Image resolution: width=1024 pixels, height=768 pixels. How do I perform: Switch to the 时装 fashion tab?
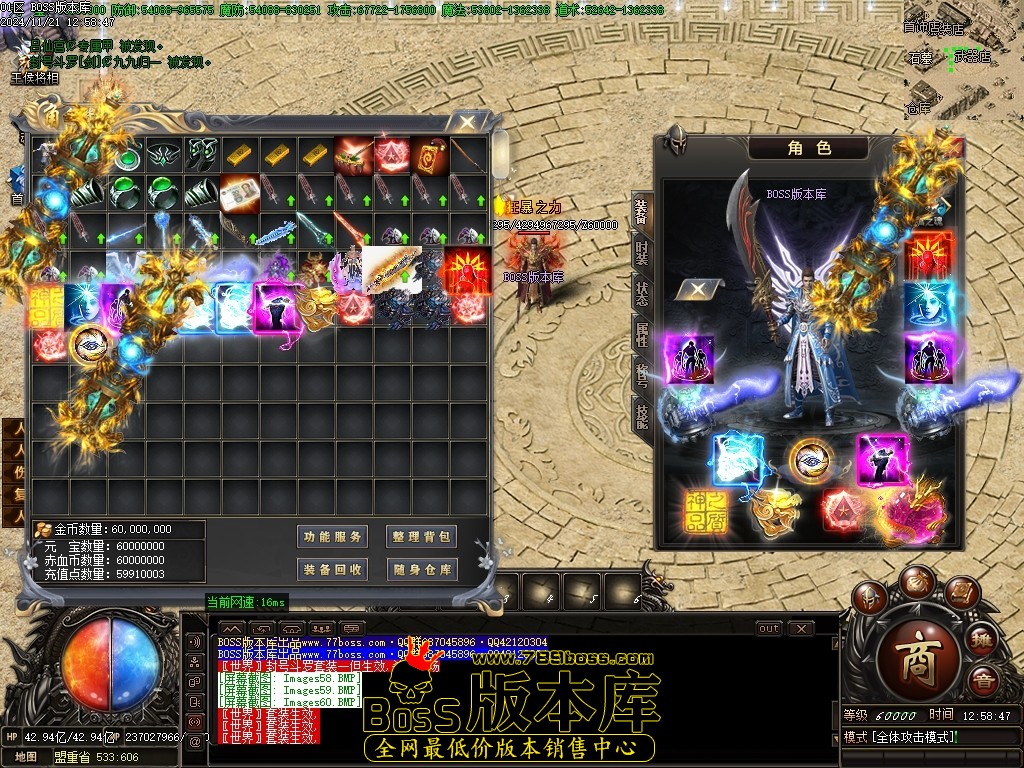click(641, 253)
